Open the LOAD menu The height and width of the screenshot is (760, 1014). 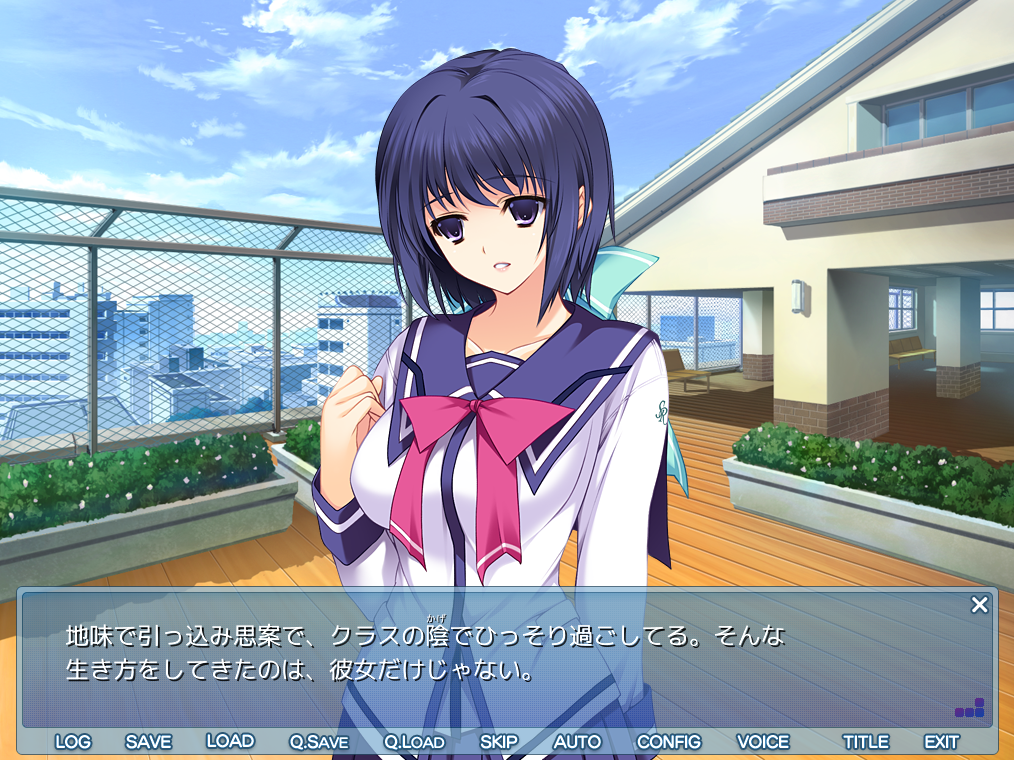(230, 741)
